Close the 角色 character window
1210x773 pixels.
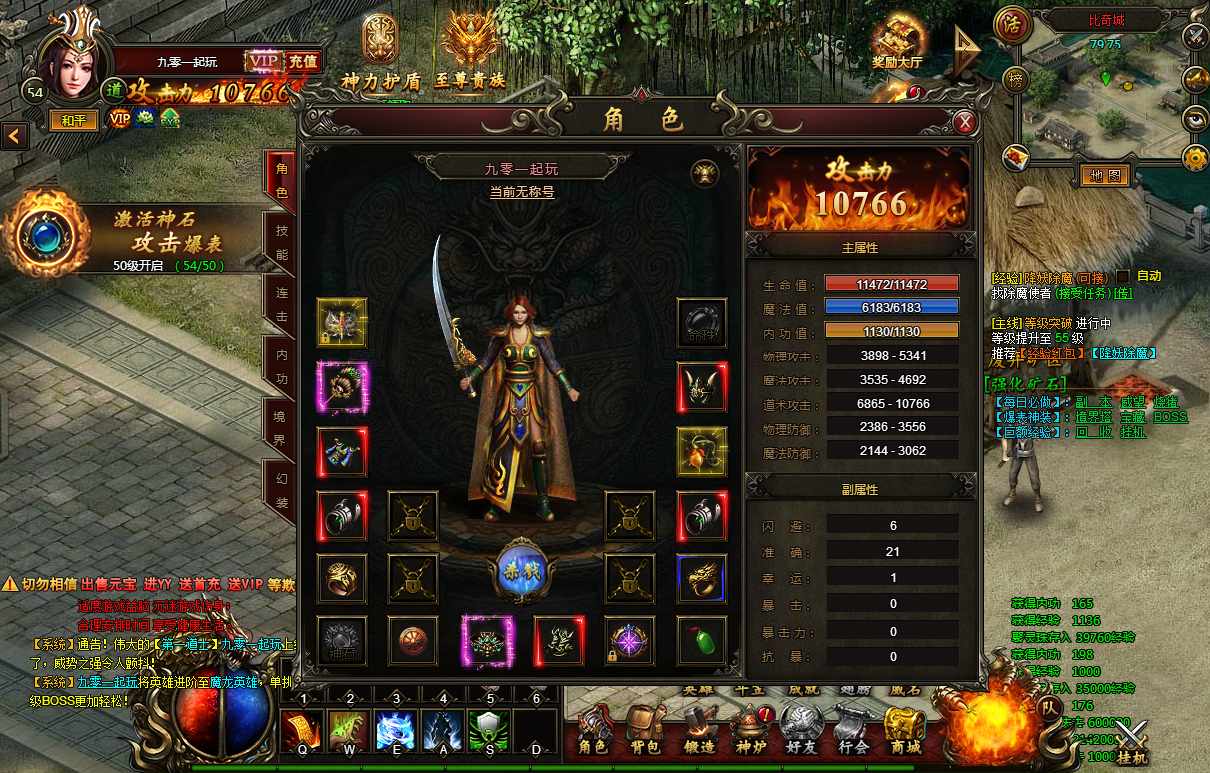(964, 122)
